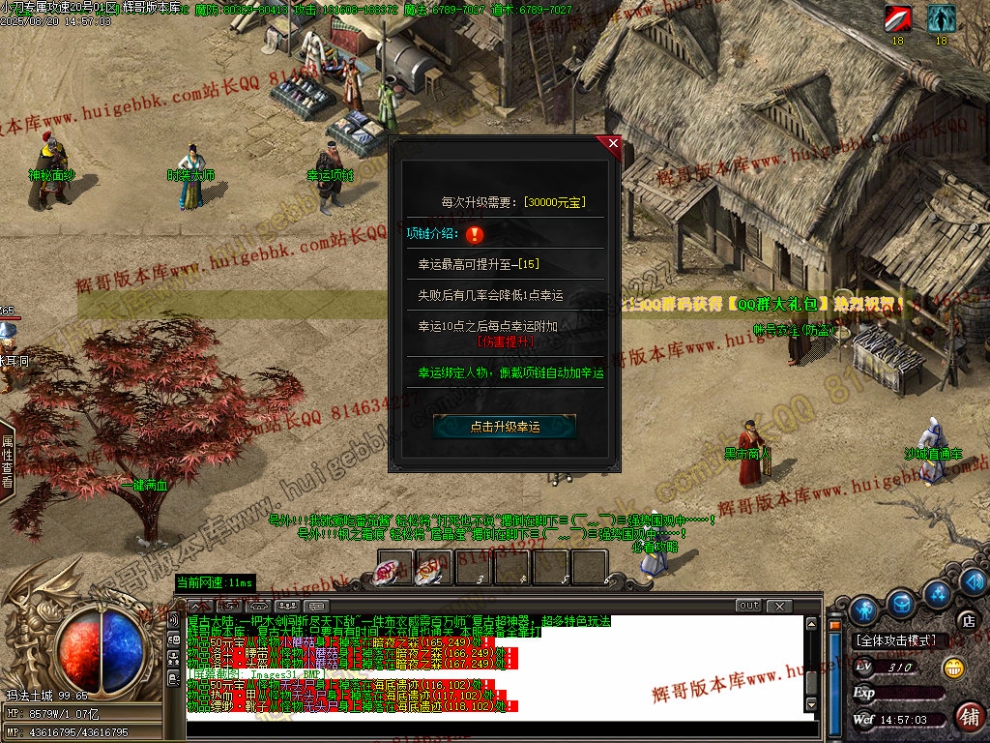Open the character panel with the swordsman icon
This screenshot has height=743, width=990.
(x=864, y=609)
